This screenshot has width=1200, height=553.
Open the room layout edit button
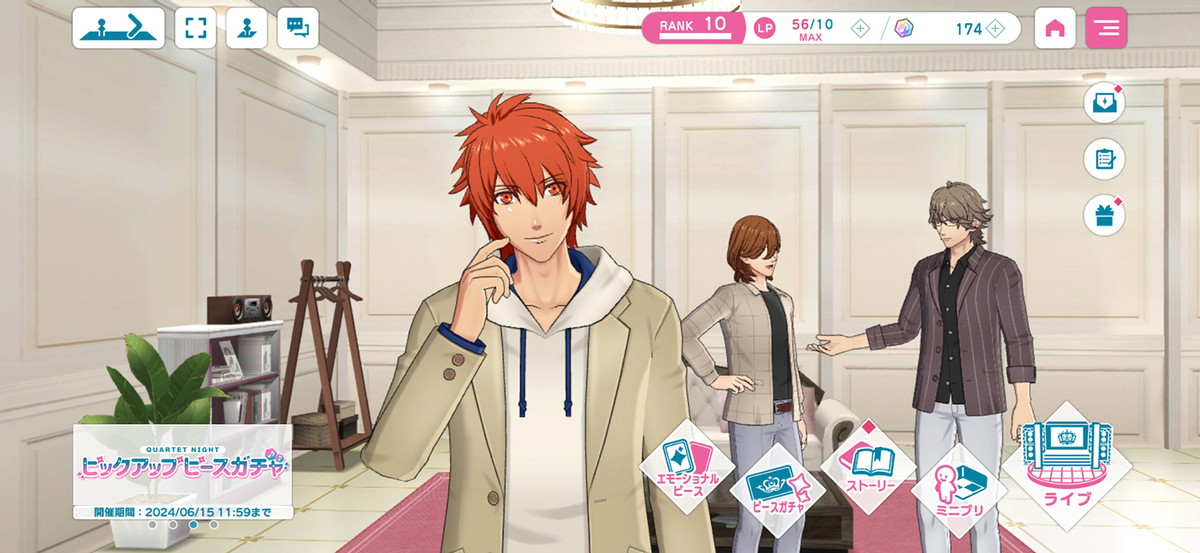point(118,28)
